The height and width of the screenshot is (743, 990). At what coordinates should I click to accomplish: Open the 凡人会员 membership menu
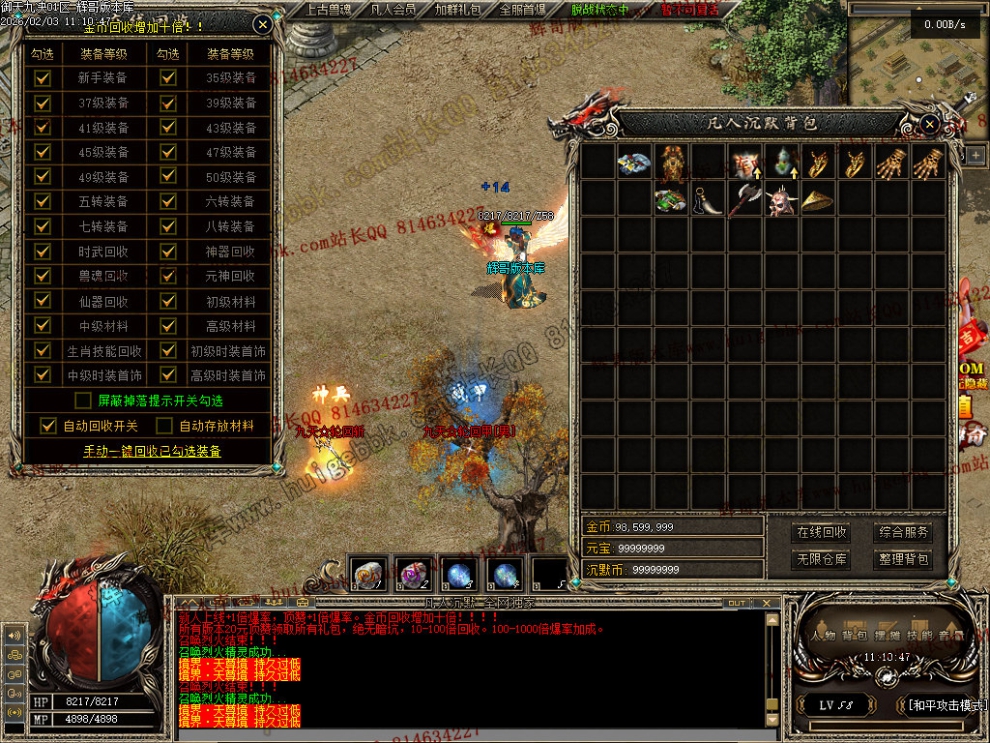pos(393,10)
